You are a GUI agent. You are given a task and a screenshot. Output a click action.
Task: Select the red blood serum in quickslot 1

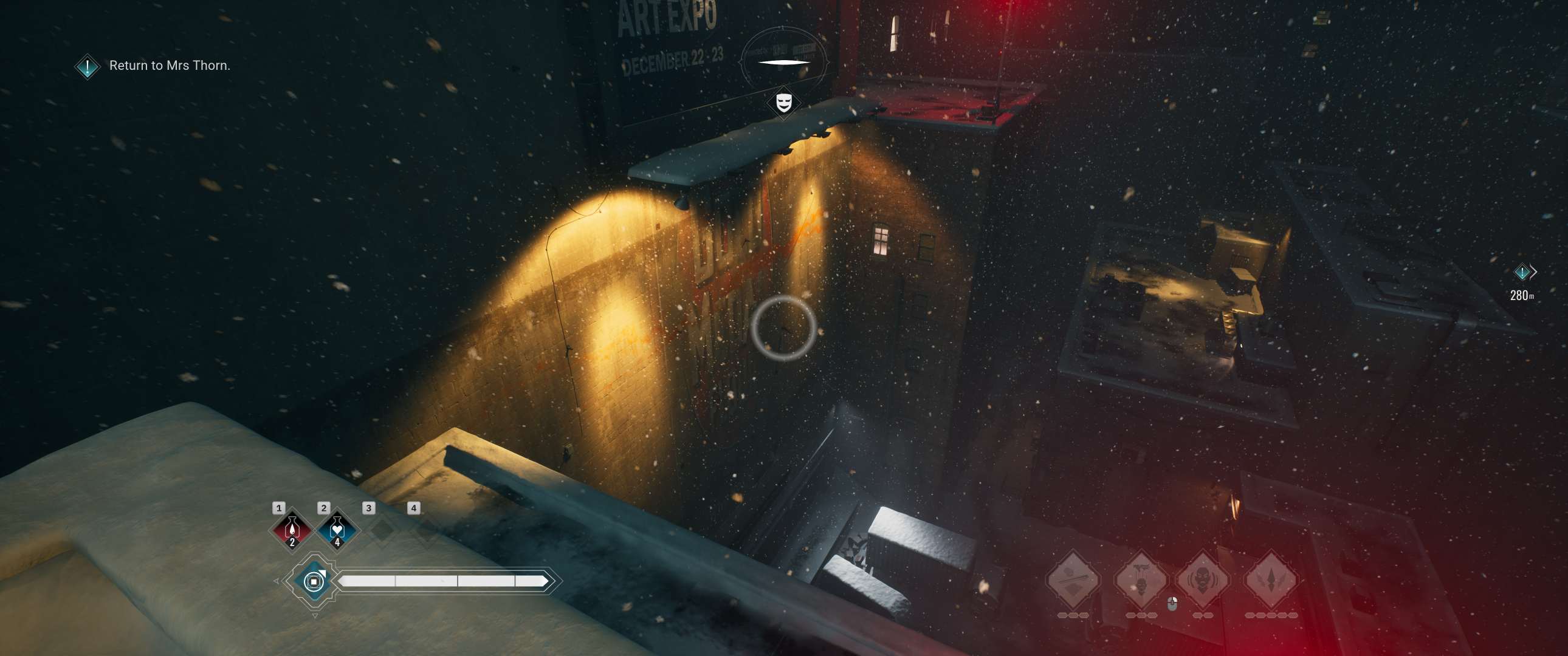(292, 533)
